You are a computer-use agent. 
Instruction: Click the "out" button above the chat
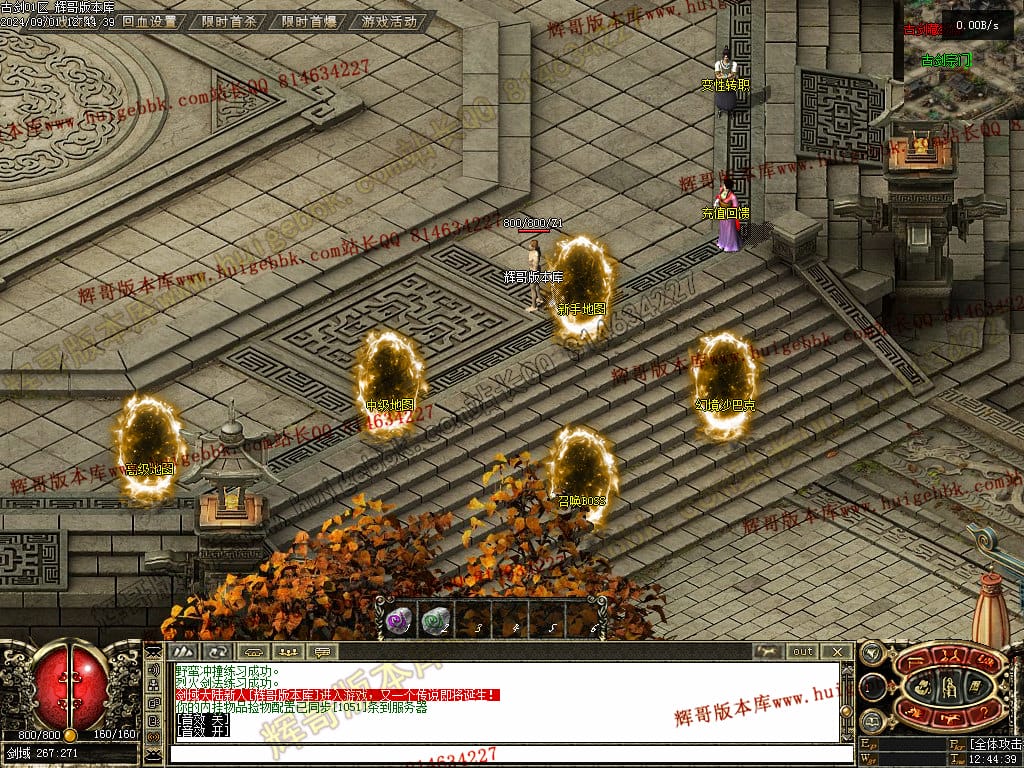click(x=803, y=652)
